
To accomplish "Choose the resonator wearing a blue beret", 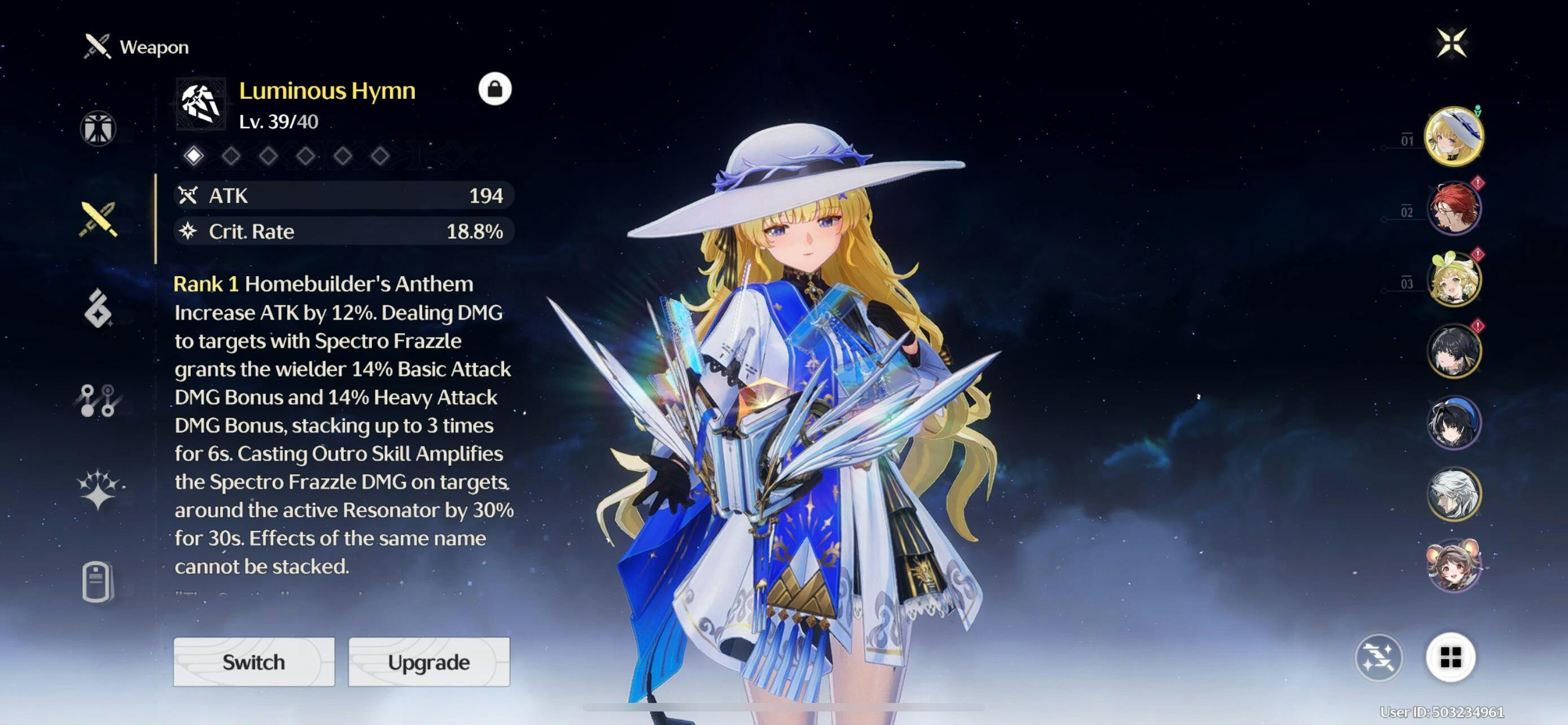I will tap(1453, 422).
